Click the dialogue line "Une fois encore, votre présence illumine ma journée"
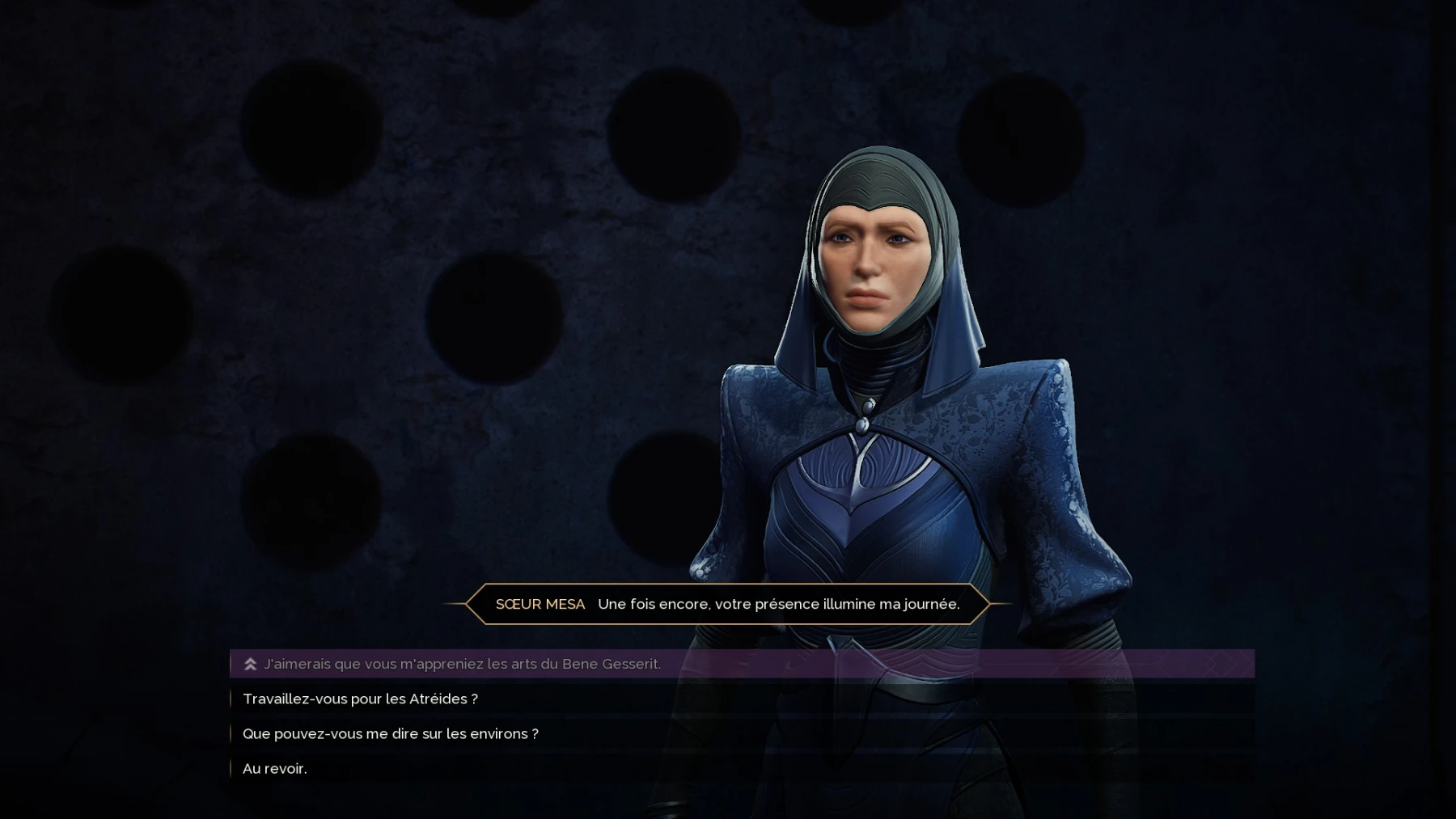Screen dimensions: 1456x819 click(778, 604)
